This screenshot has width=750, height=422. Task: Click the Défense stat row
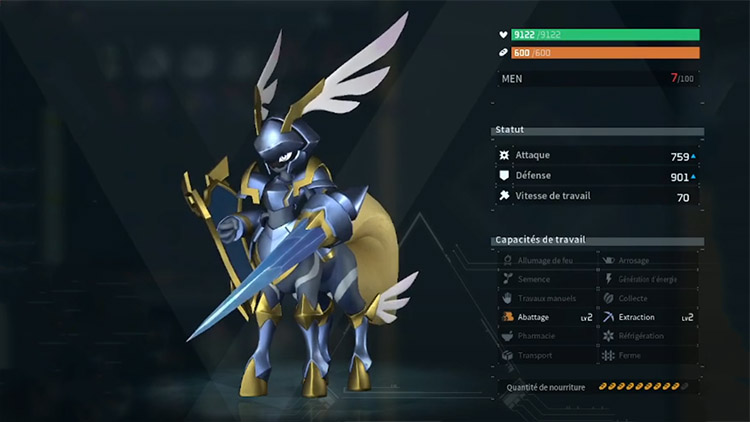(x=598, y=176)
